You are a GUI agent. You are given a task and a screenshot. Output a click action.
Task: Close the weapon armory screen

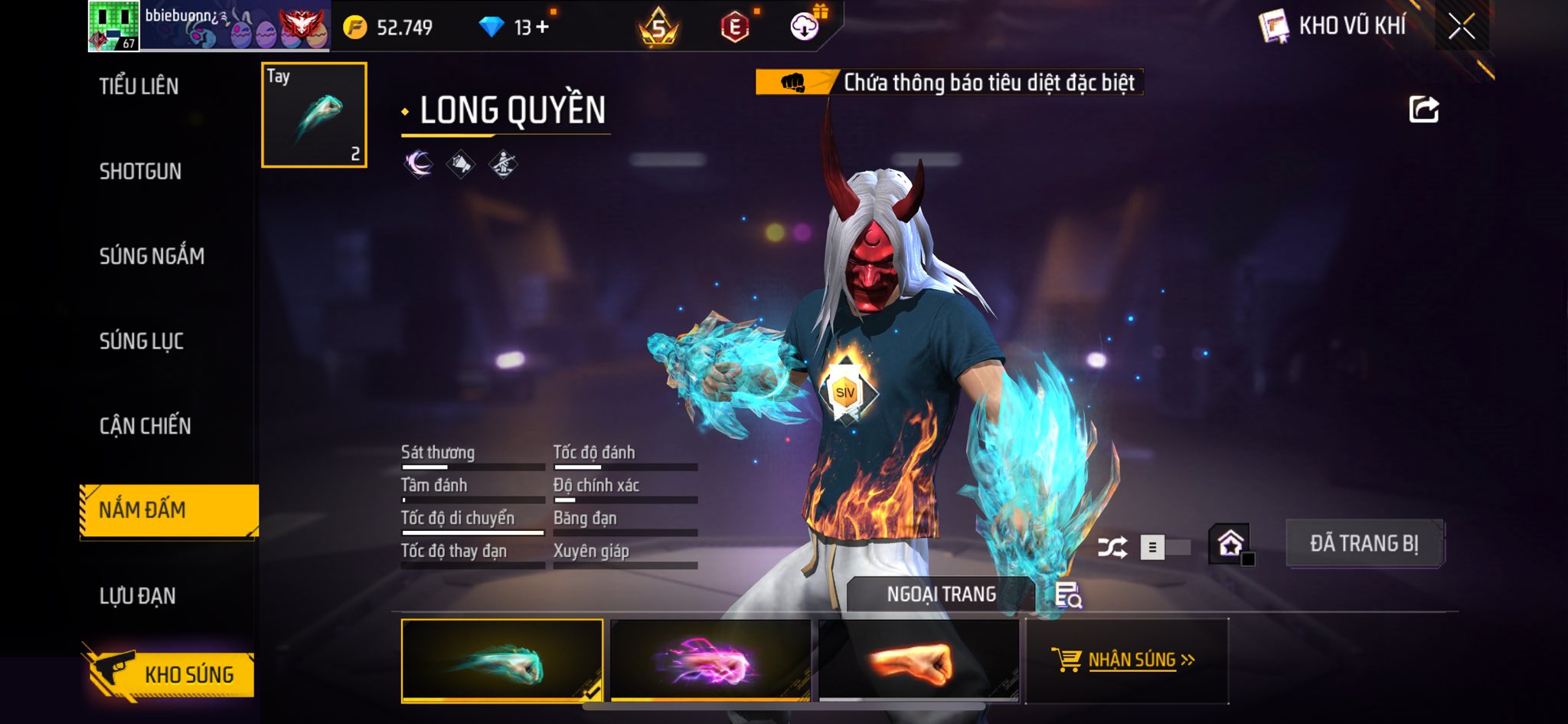[x=1461, y=27]
